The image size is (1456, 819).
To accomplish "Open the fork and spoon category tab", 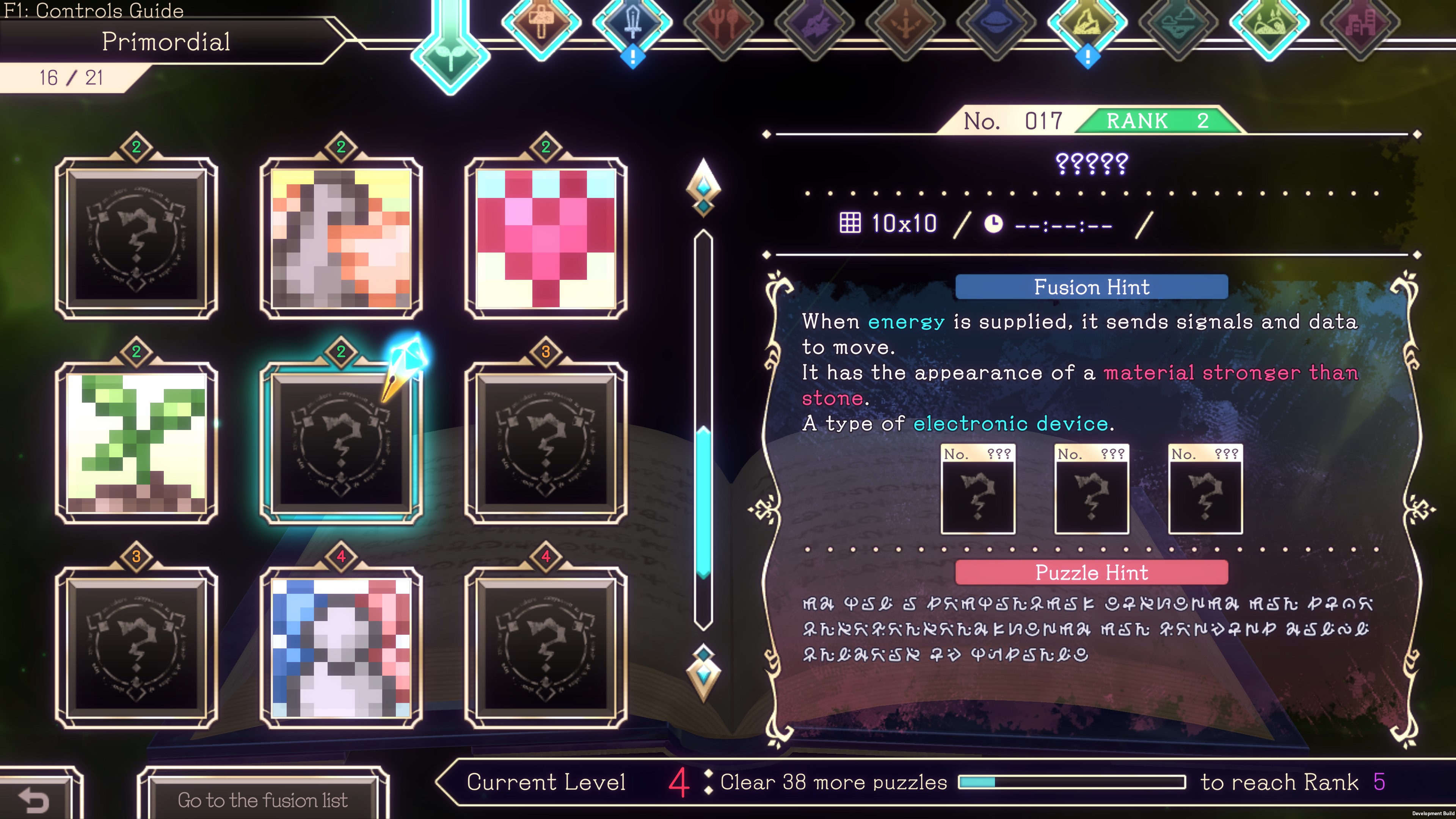I will pyautogui.click(x=723, y=23).
